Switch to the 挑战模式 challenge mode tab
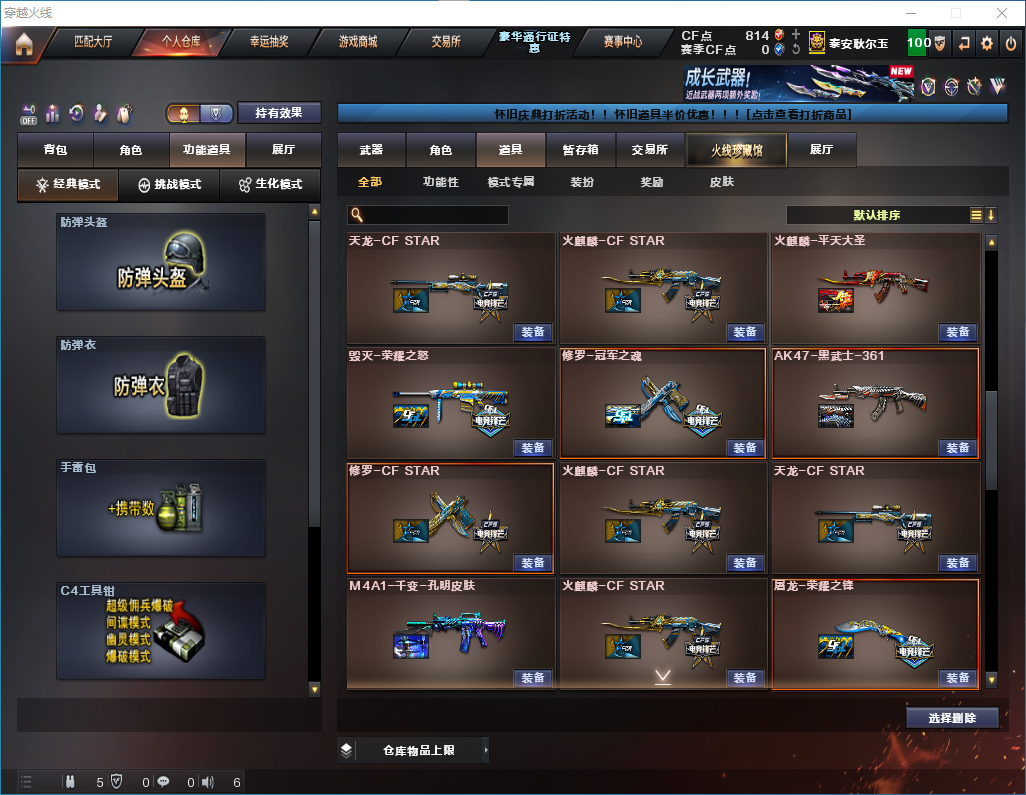The image size is (1026, 795). (x=169, y=185)
